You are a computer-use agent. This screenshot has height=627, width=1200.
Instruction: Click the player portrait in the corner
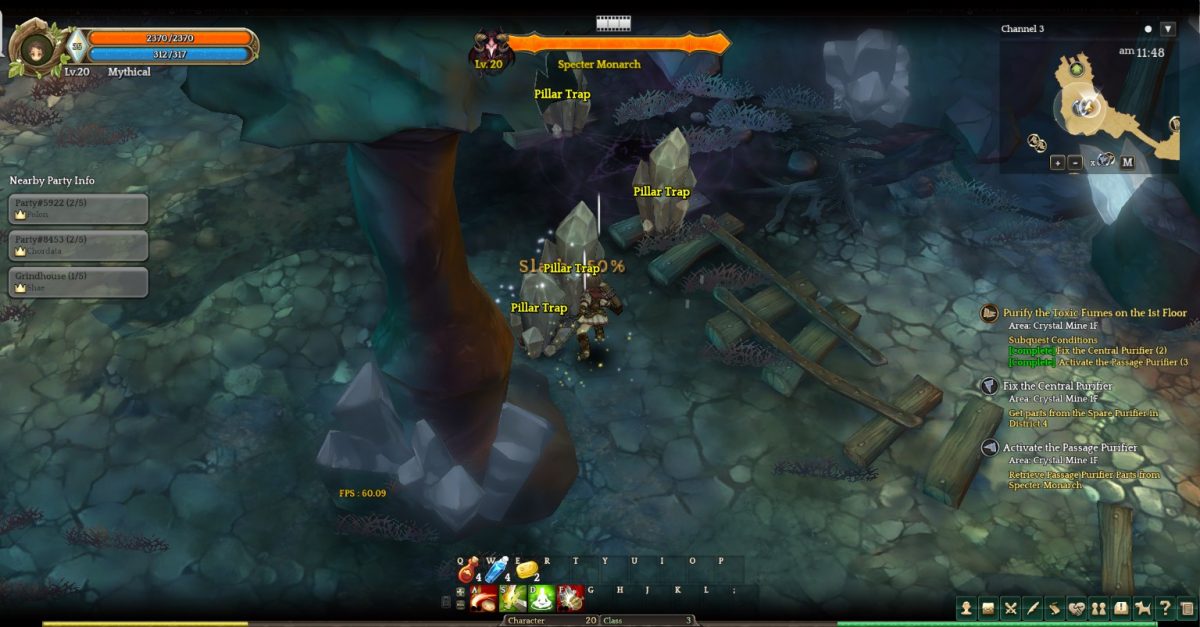(37, 47)
